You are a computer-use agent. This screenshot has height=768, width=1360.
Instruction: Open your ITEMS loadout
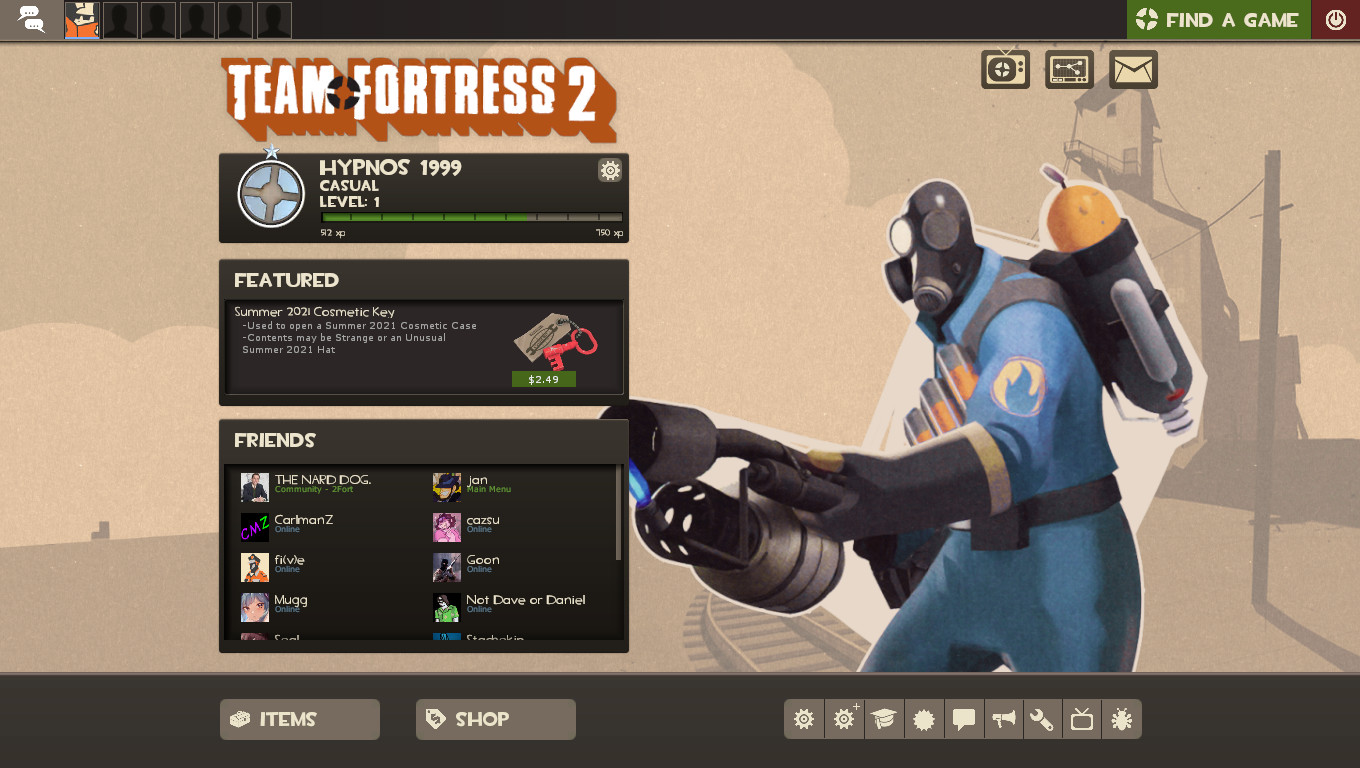point(299,719)
